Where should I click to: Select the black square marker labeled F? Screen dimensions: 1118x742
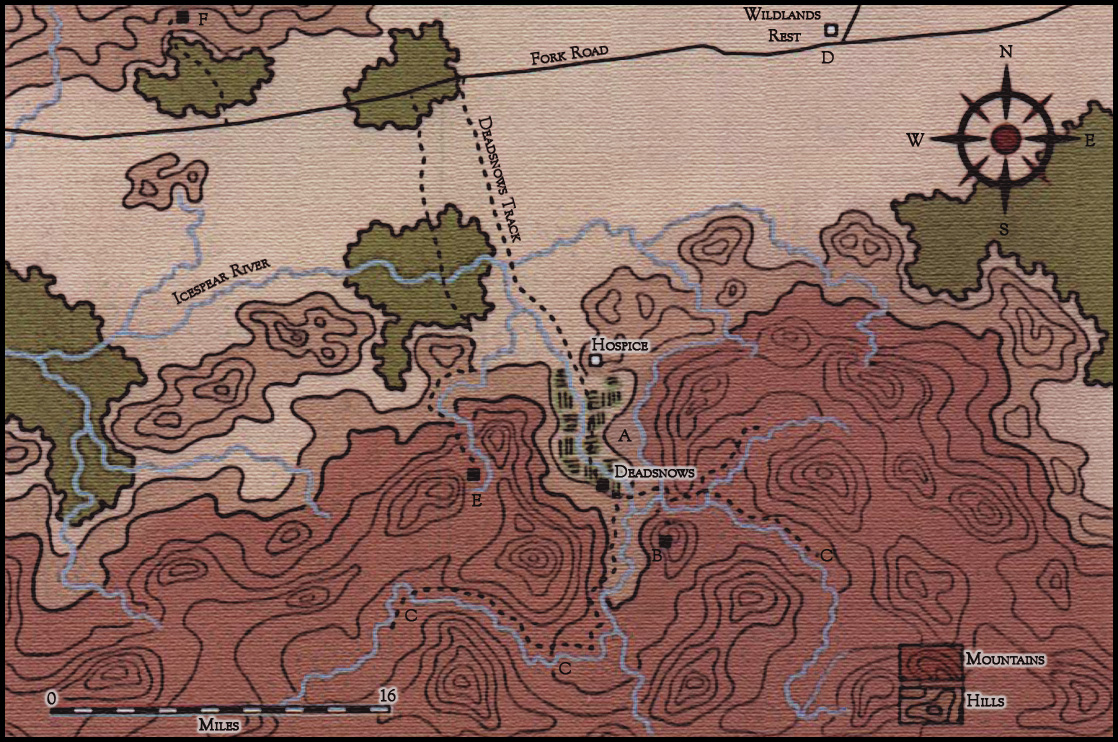pyautogui.click(x=182, y=17)
